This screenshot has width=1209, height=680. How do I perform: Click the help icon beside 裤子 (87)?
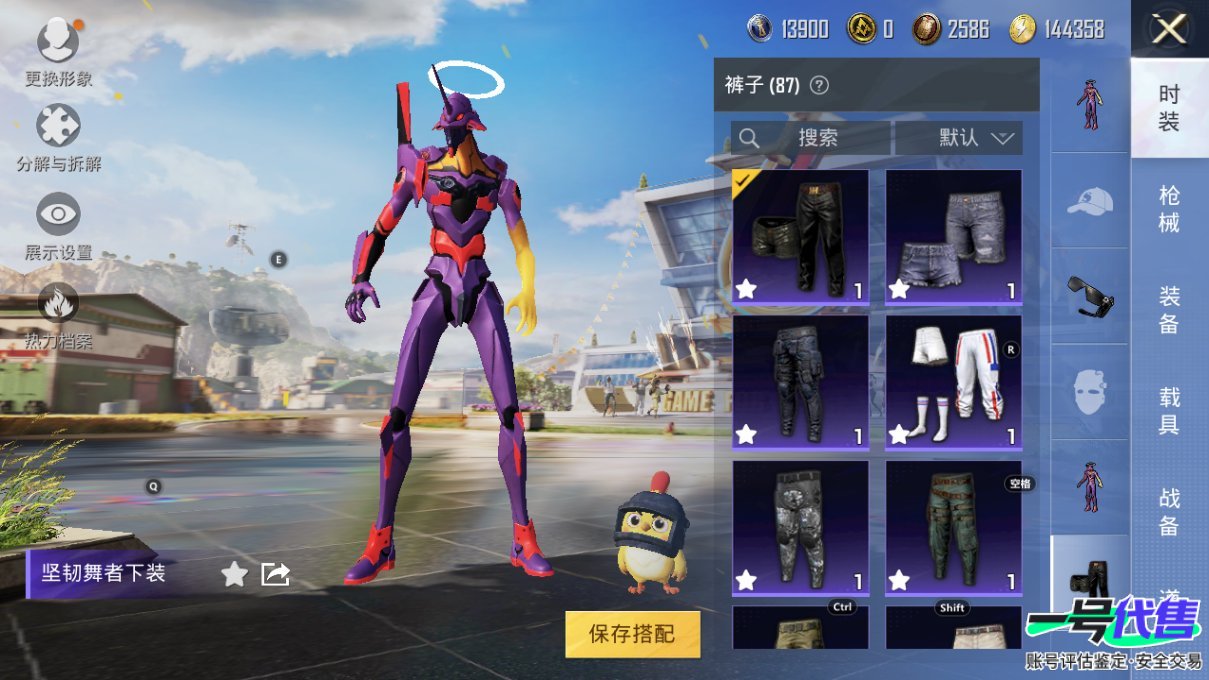coord(819,86)
